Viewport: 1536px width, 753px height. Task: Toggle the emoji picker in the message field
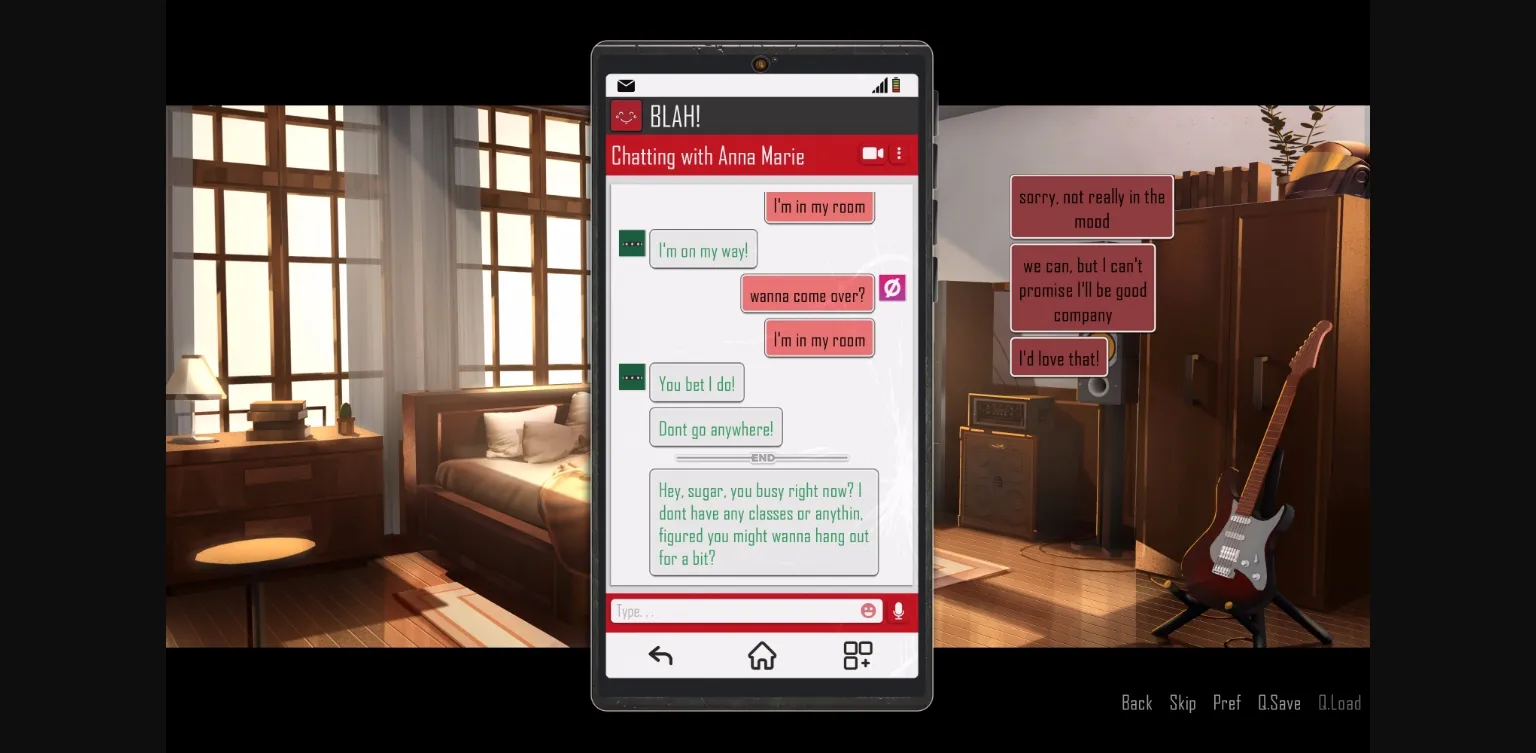868,610
